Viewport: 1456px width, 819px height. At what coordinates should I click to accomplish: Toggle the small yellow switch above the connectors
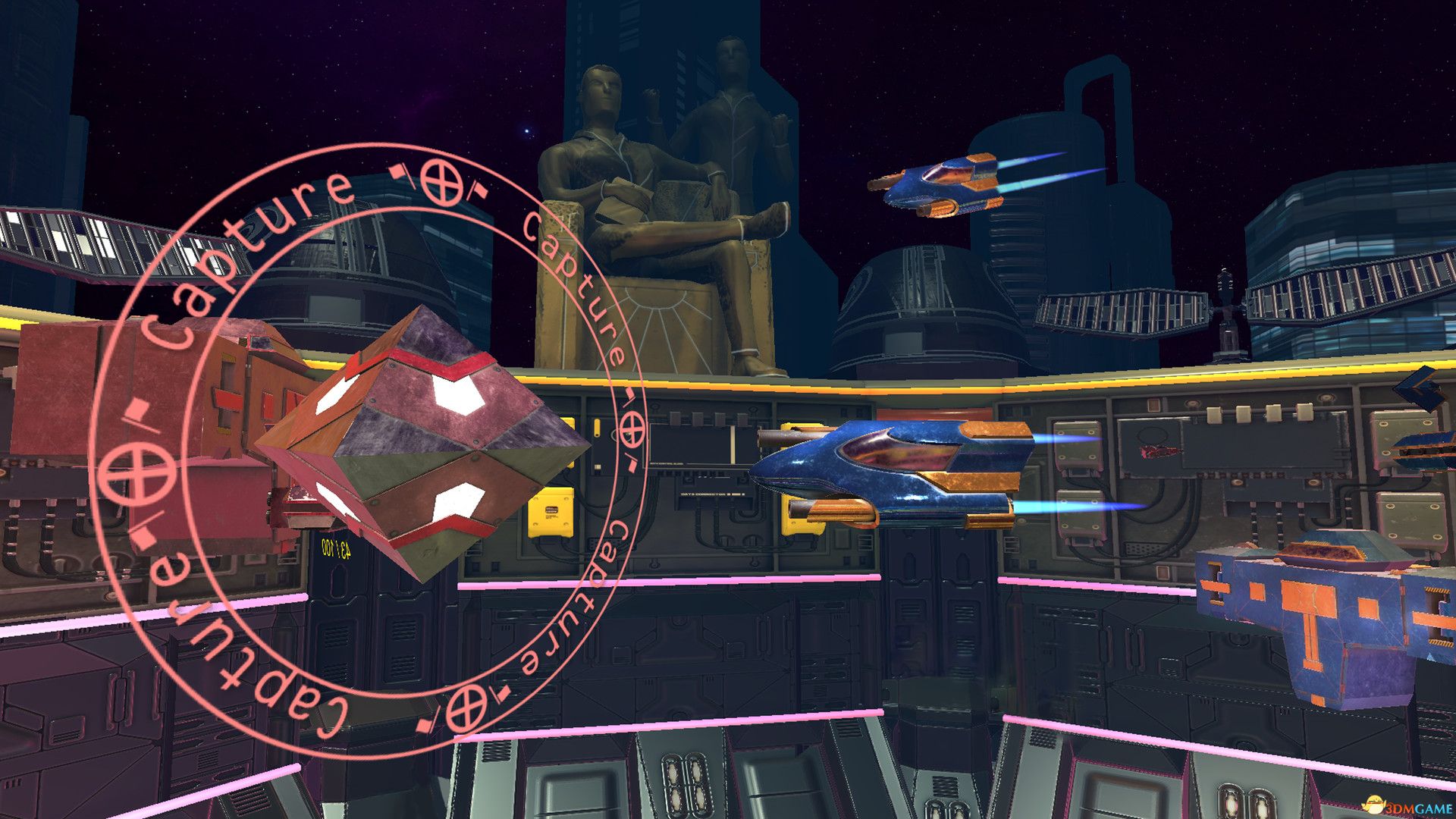pyautogui.click(x=598, y=428)
